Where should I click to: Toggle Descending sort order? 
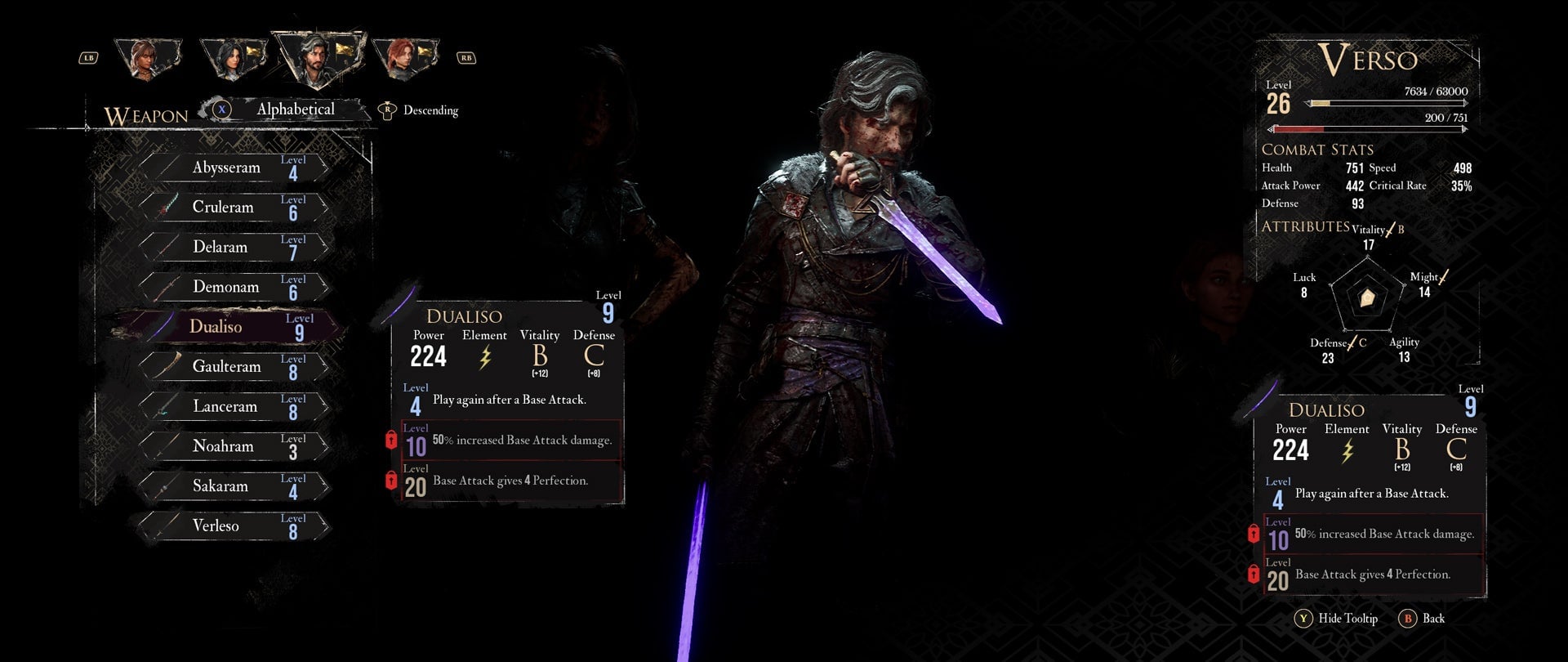coord(432,110)
